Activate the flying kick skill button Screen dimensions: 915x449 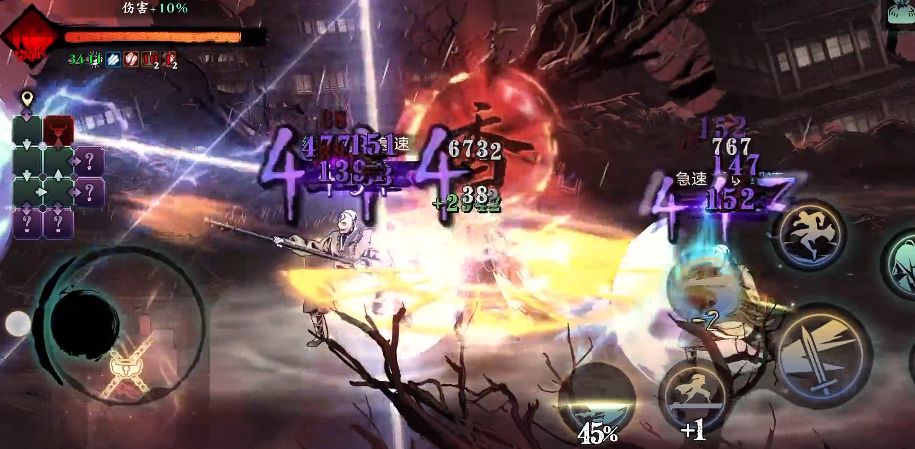tap(809, 233)
